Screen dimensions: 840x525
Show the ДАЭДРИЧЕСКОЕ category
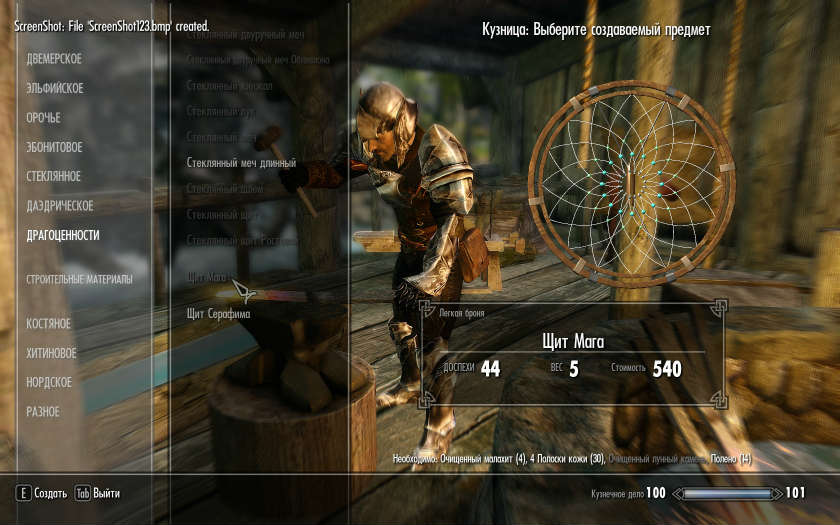(x=60, y=206)
